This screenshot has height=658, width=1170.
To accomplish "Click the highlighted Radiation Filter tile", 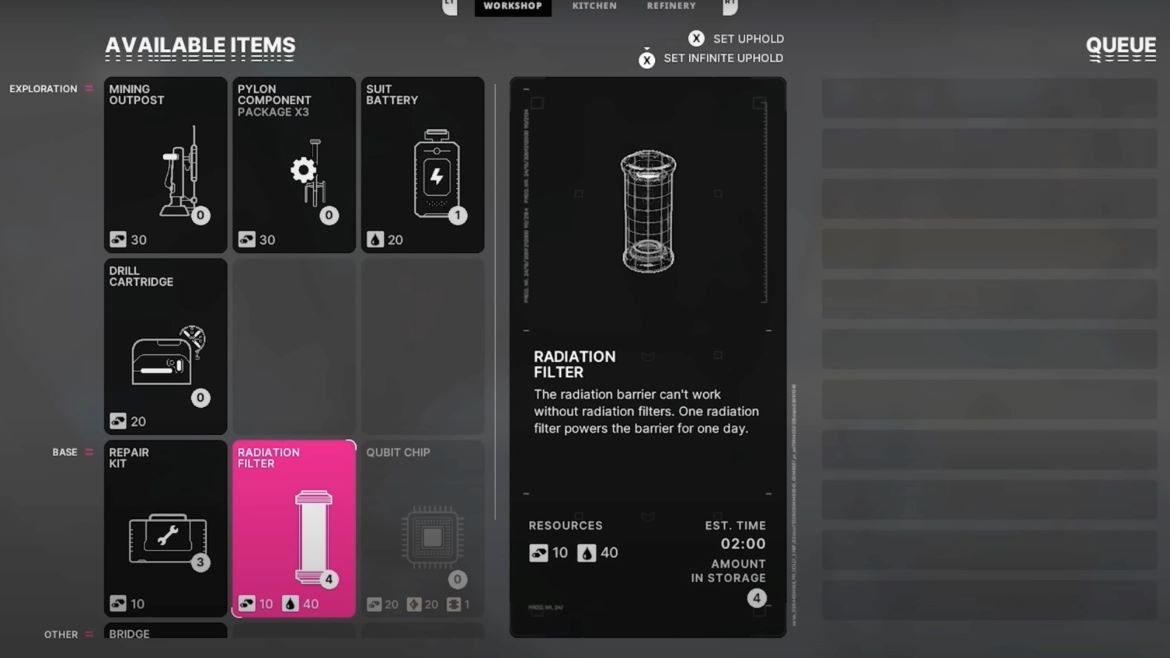I will (x=294, y=528).
